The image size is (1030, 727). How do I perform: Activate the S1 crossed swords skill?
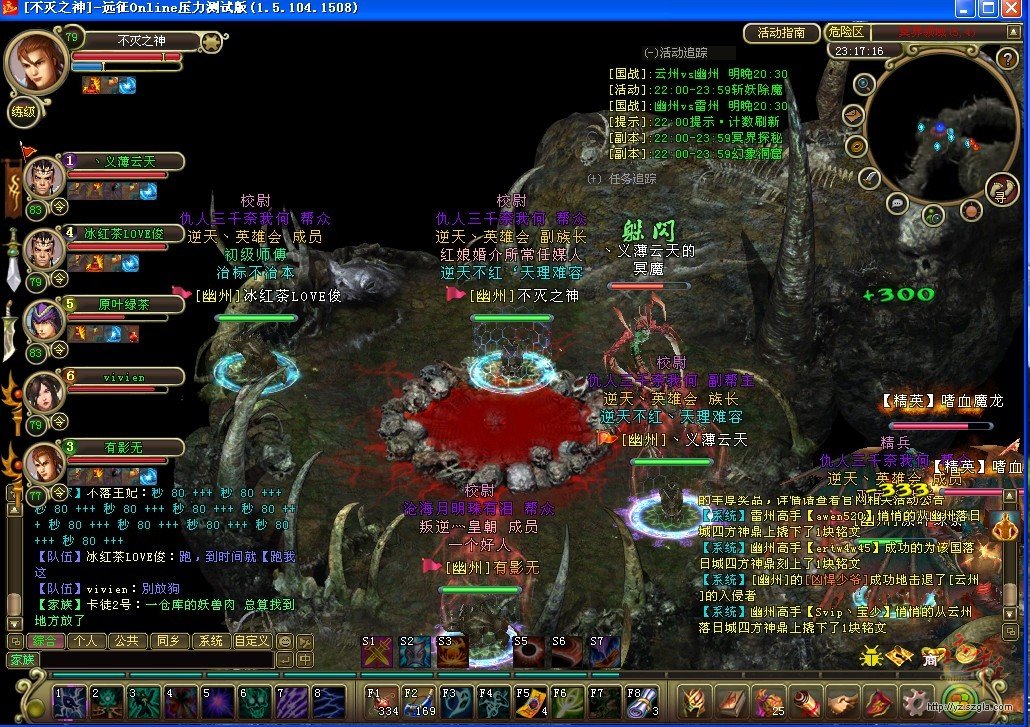click(377, 652)
